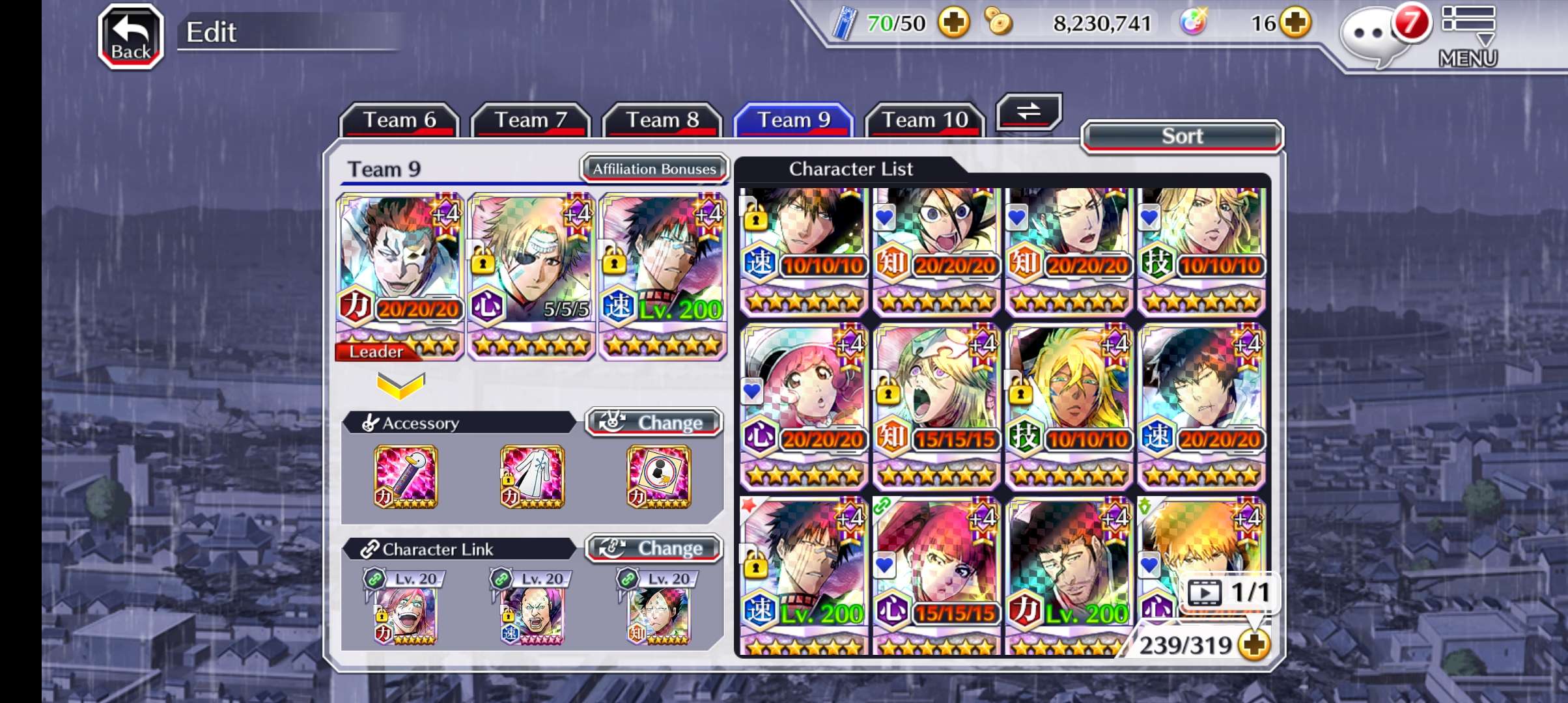1568x703 pixels.
Task: Open the MENU in the corner
Action: (1468, 36)
